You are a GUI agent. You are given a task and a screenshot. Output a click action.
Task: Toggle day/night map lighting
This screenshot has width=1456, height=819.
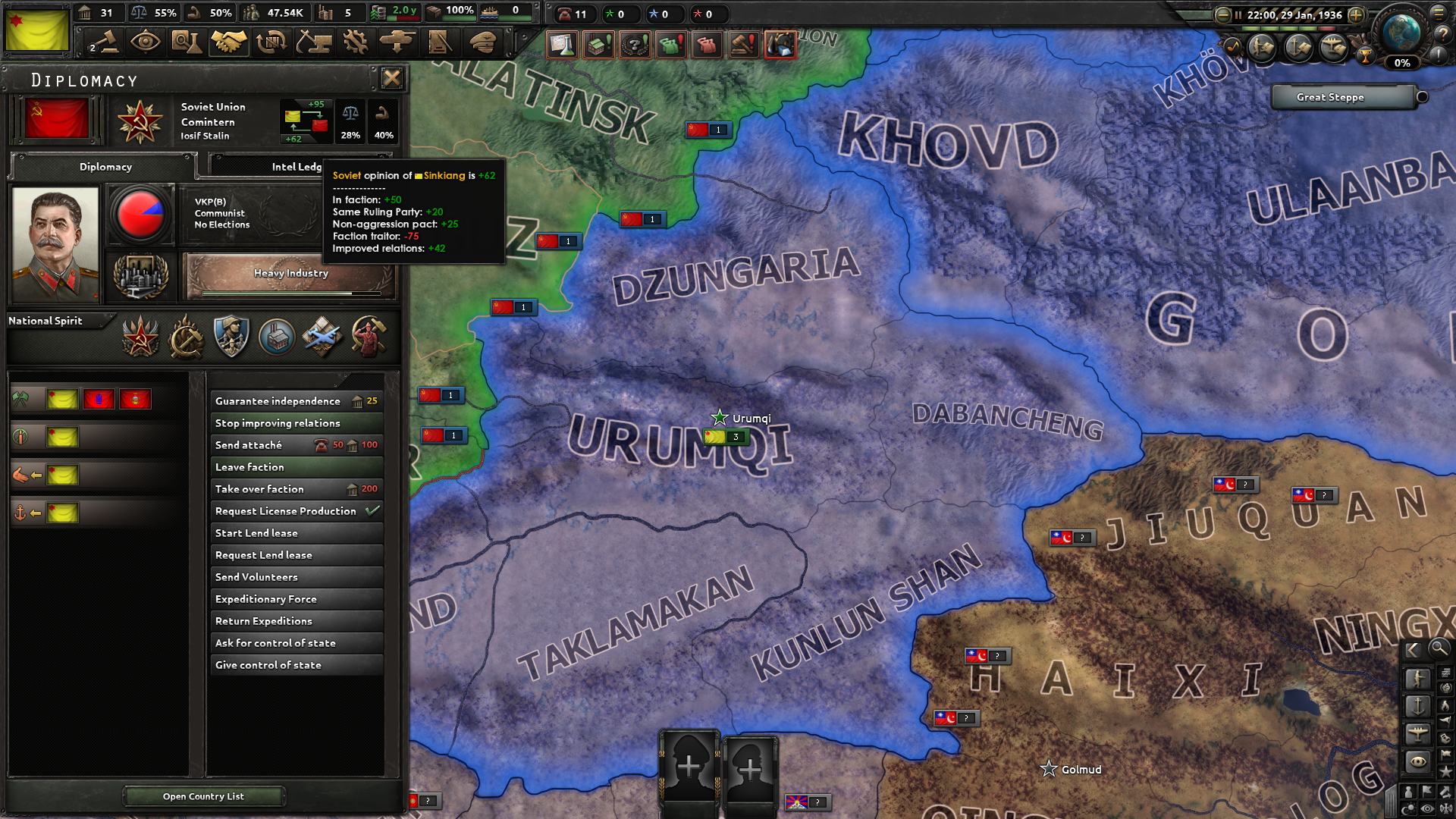tap(1409, 807)
